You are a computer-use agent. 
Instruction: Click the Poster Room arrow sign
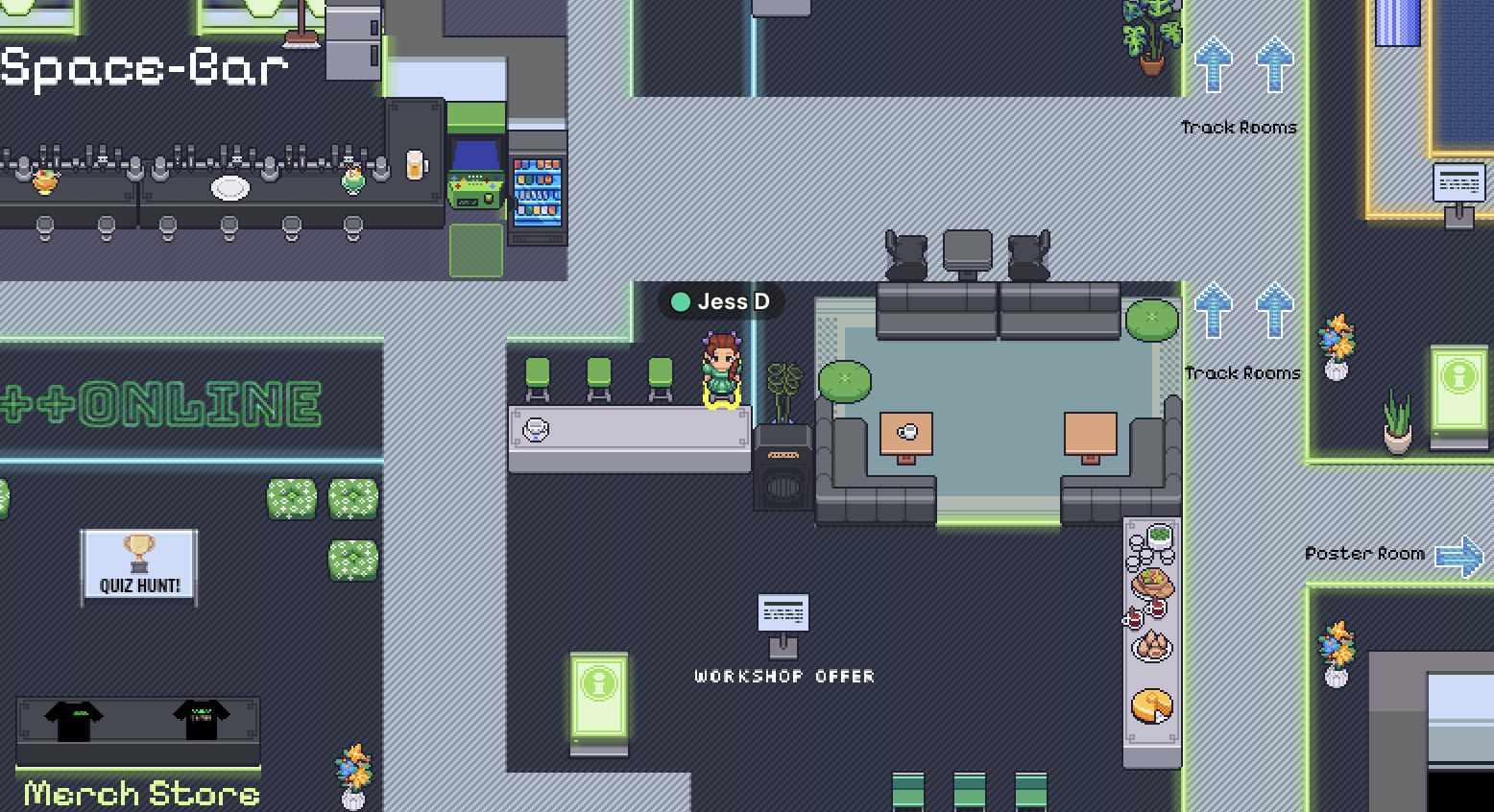(1458, 554)
